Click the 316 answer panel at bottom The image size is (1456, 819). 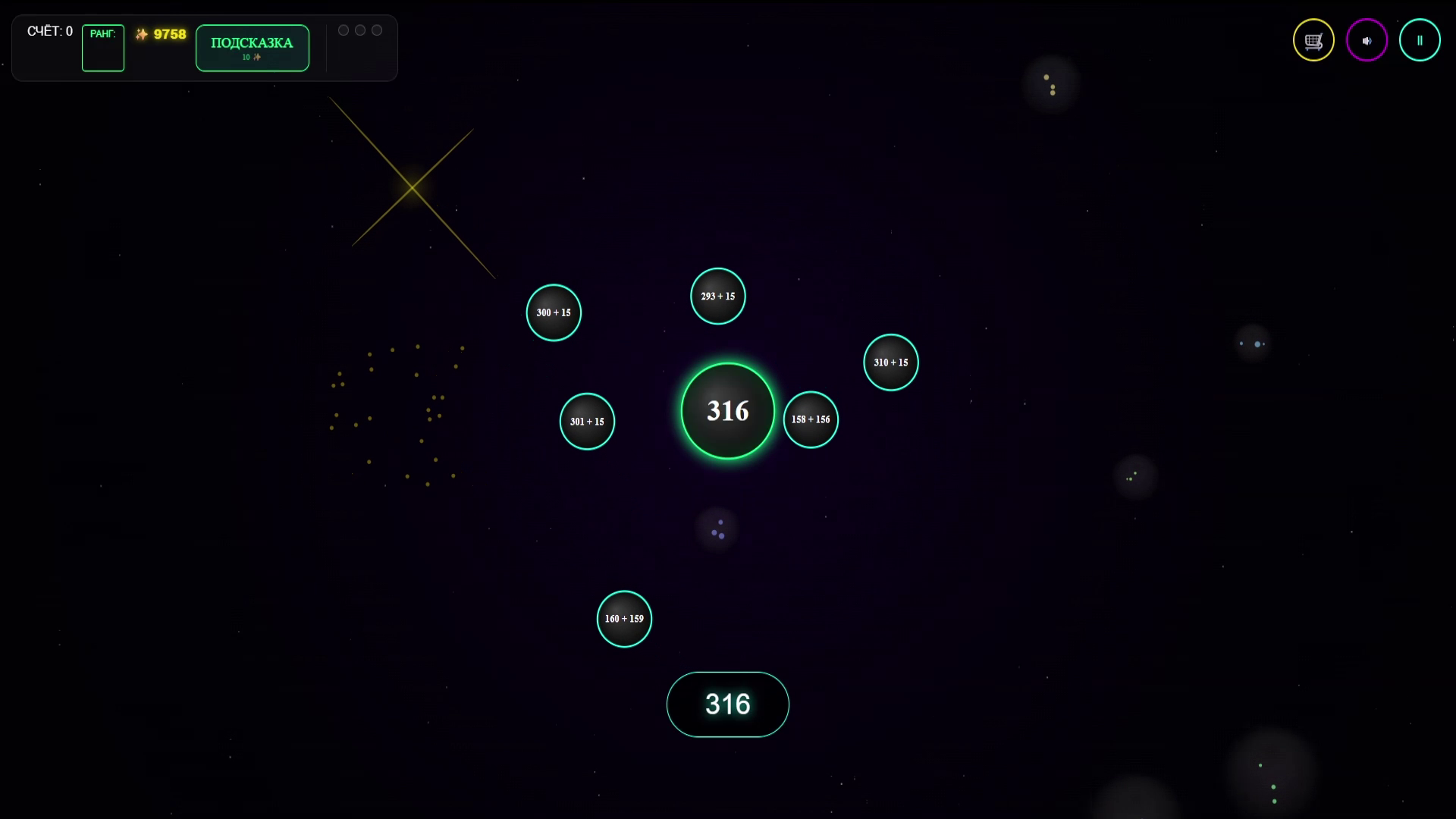[x=727, y=704]
